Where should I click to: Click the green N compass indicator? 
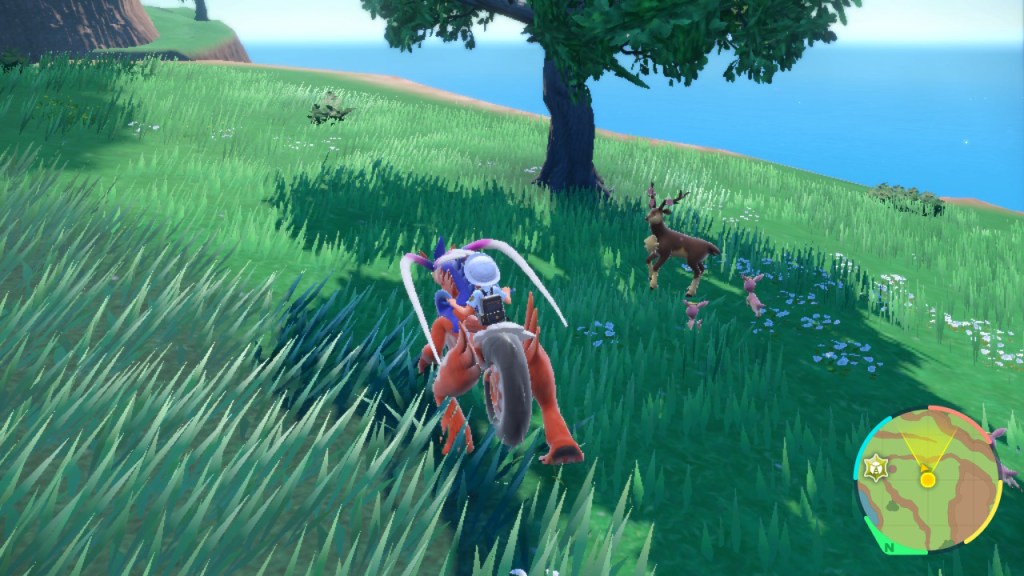pyautogui.click(x=889, y=547)
